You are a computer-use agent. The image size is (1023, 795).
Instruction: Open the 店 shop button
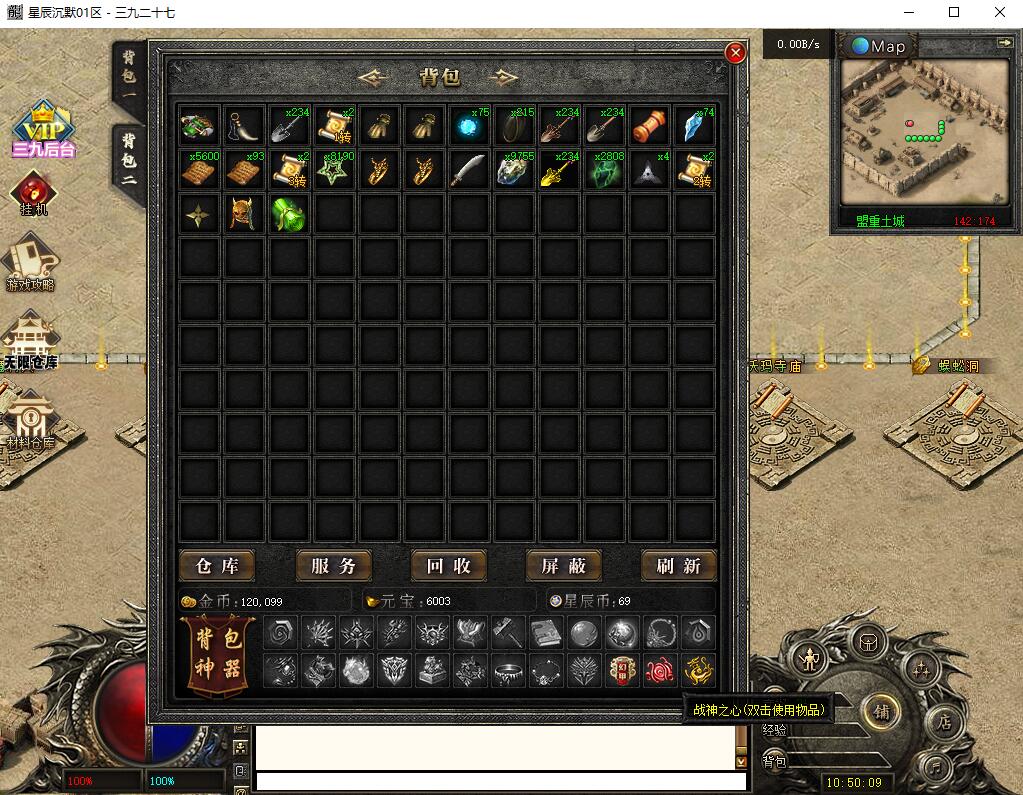pyautogui.click(x=943, y=720)
